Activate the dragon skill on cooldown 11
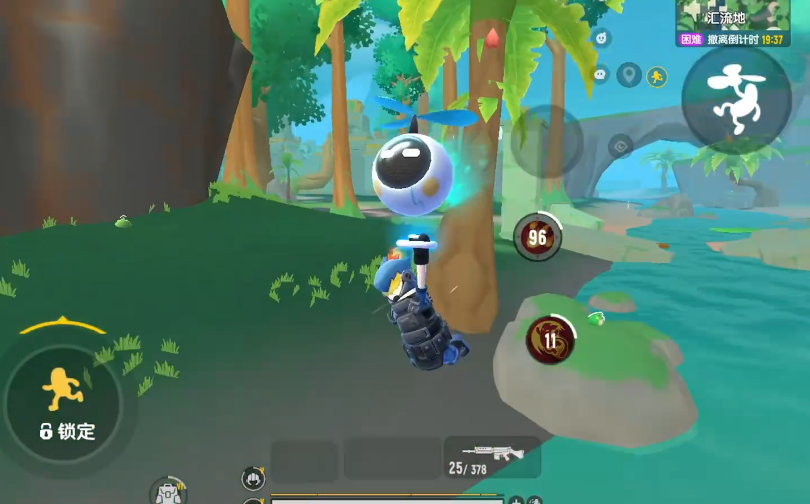Screen dimensions: 810x504 (x=550, y=339)
